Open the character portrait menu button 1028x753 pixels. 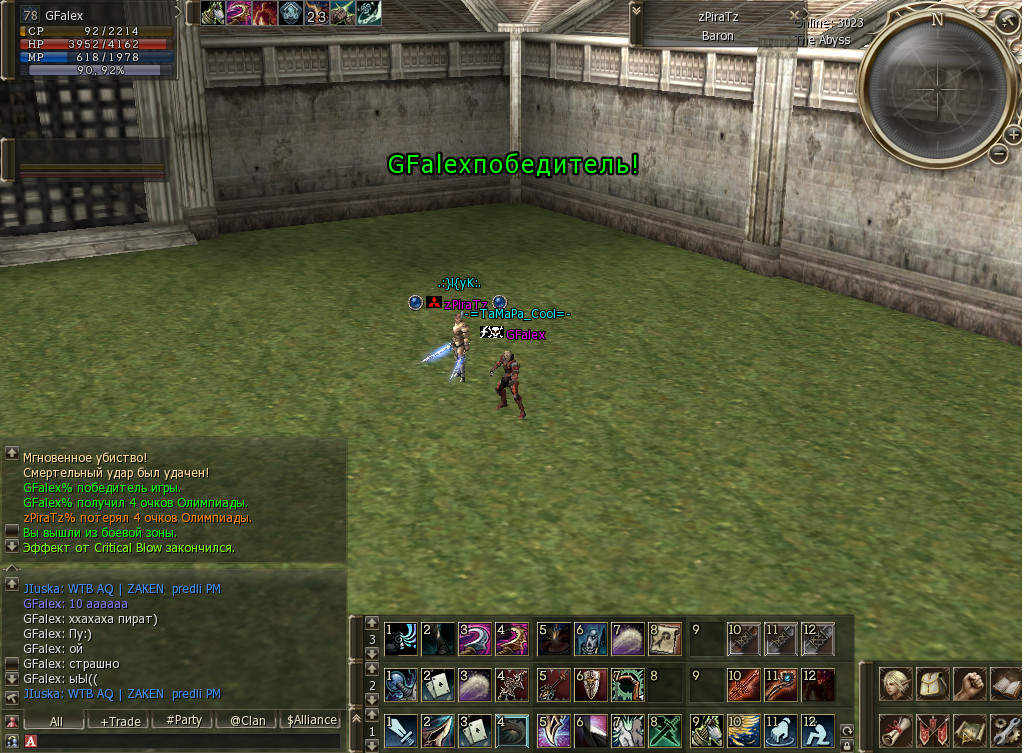896,683
